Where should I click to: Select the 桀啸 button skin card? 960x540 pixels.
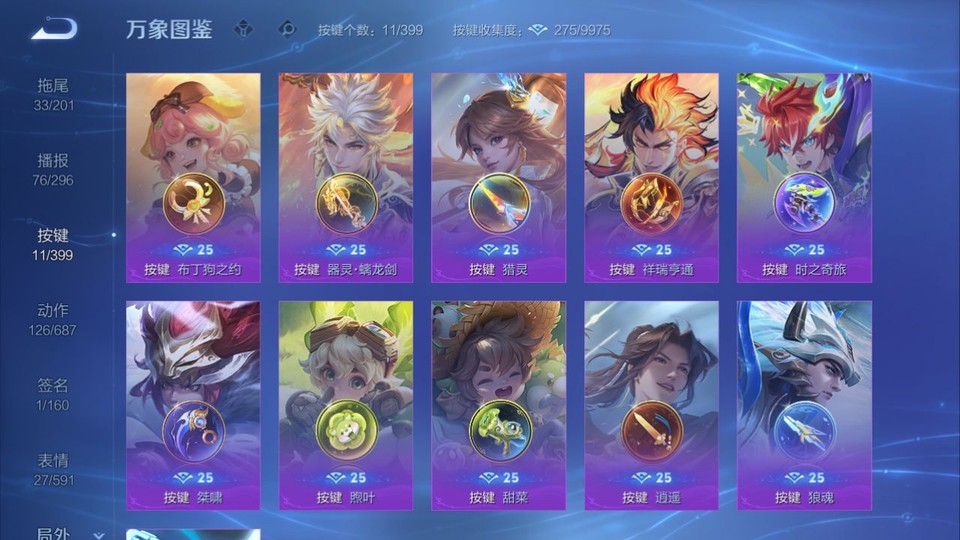[193, 405]
